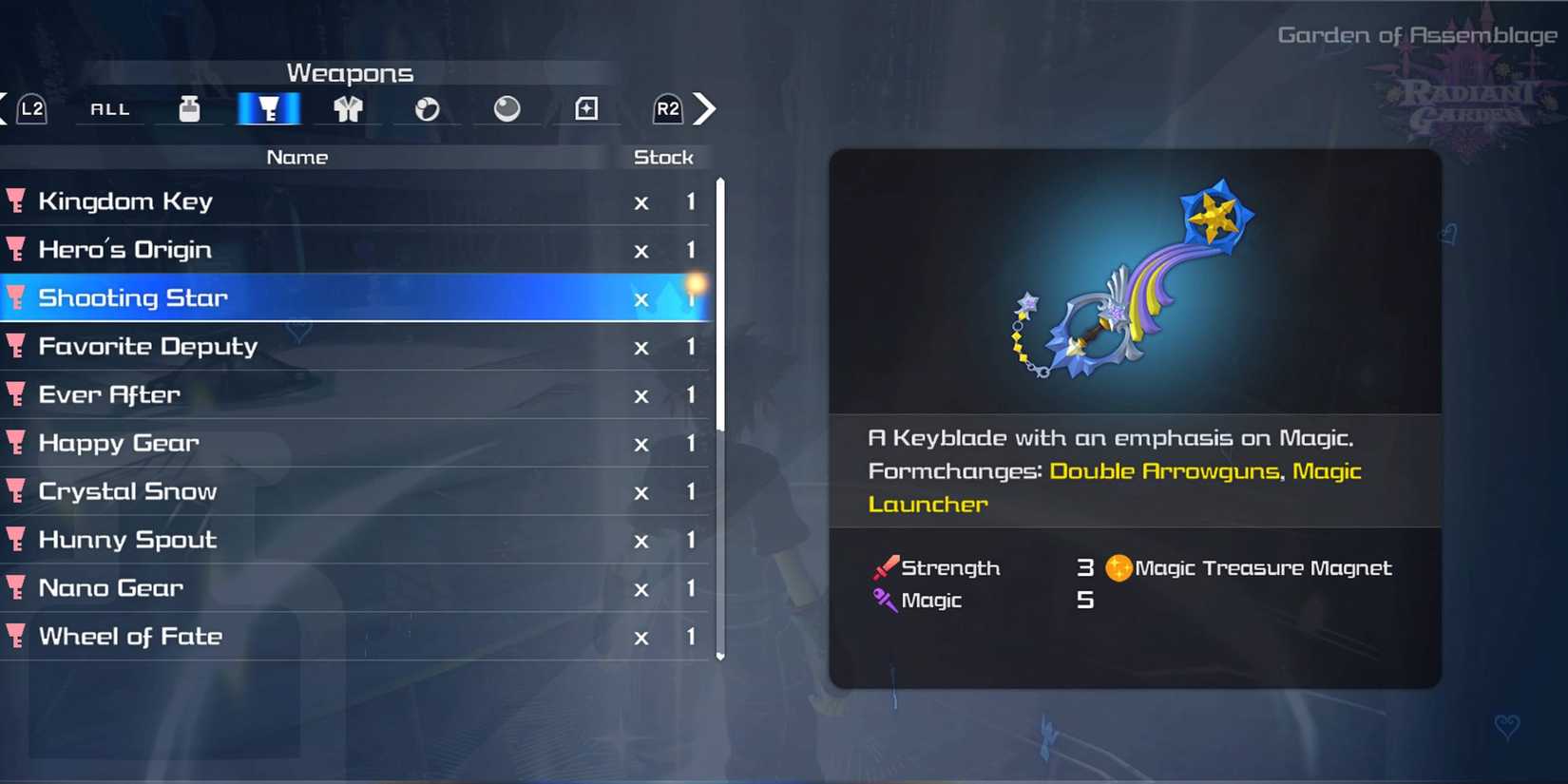Click the Strength sword icon in stats panel
1568x784 pixels.
885,567
